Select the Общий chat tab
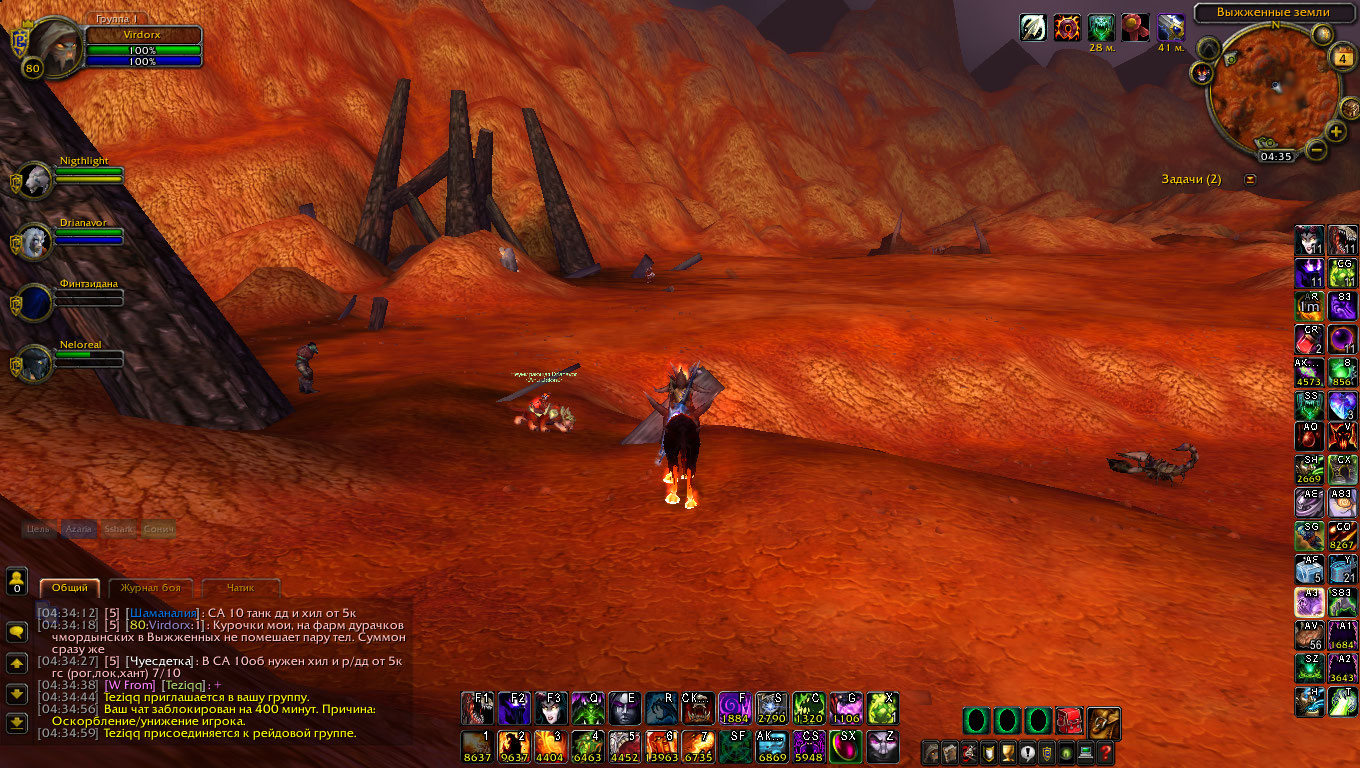 click(70, 588)
